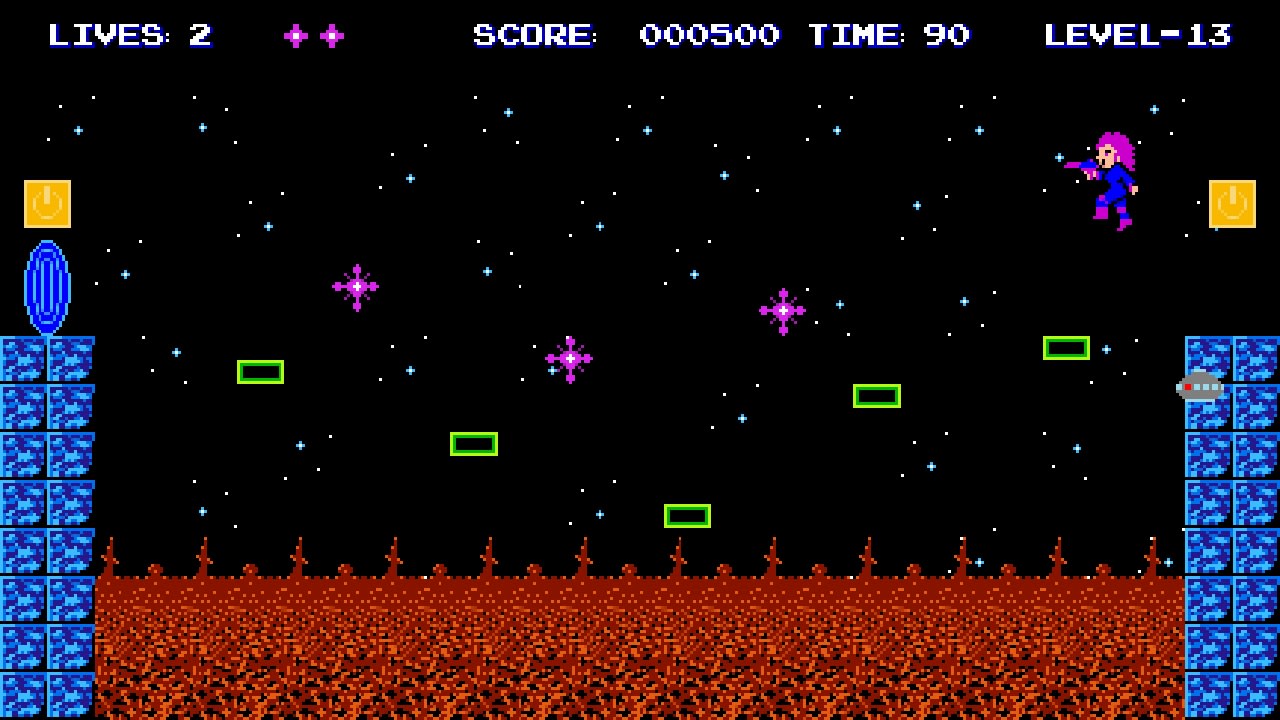Click the first pink life gem next to LIVES
The image size is (1280, 720).
pos(295,35)
